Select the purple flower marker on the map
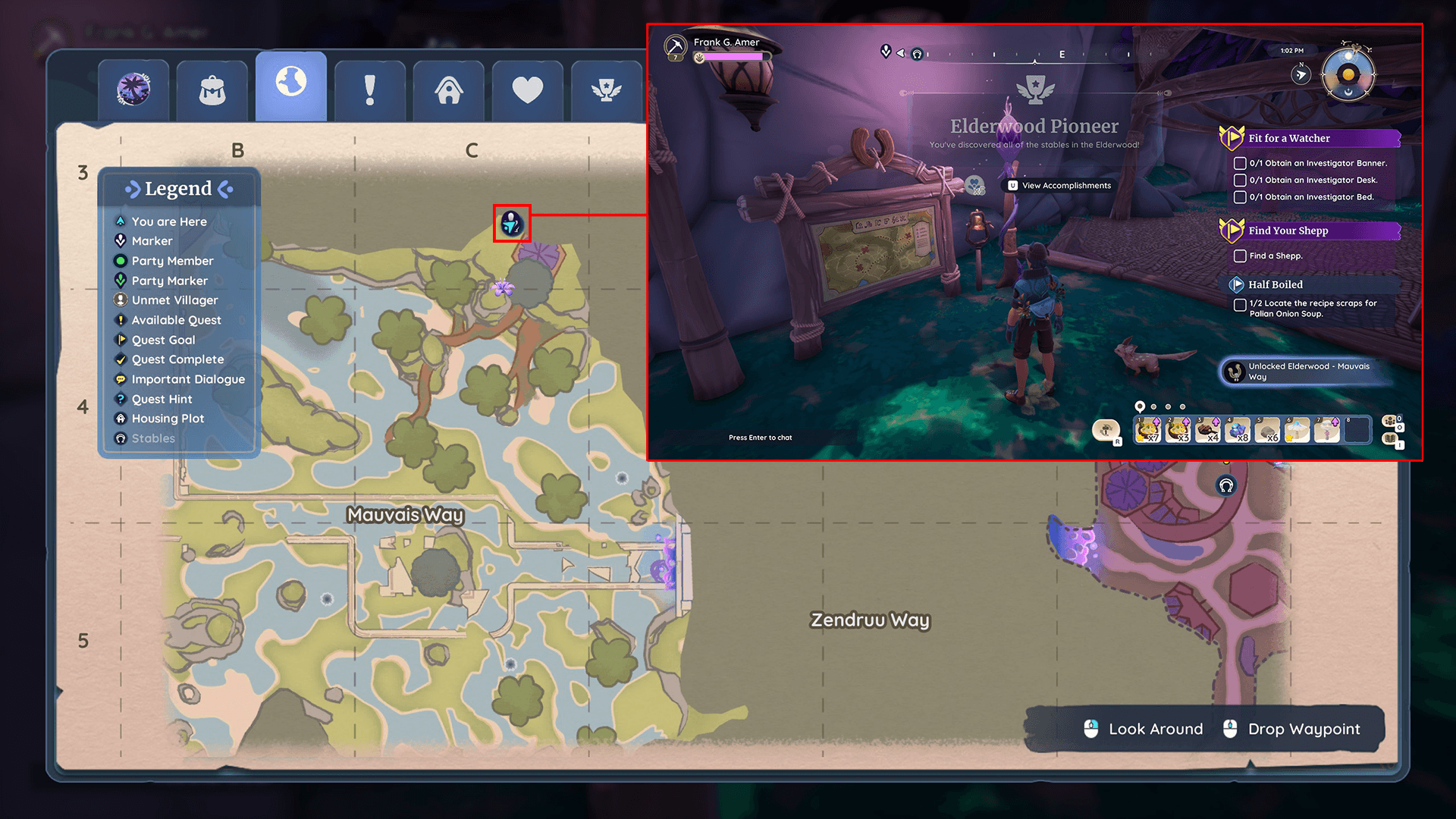Screen dimensions: 1456x819 (x=502, y=288)
